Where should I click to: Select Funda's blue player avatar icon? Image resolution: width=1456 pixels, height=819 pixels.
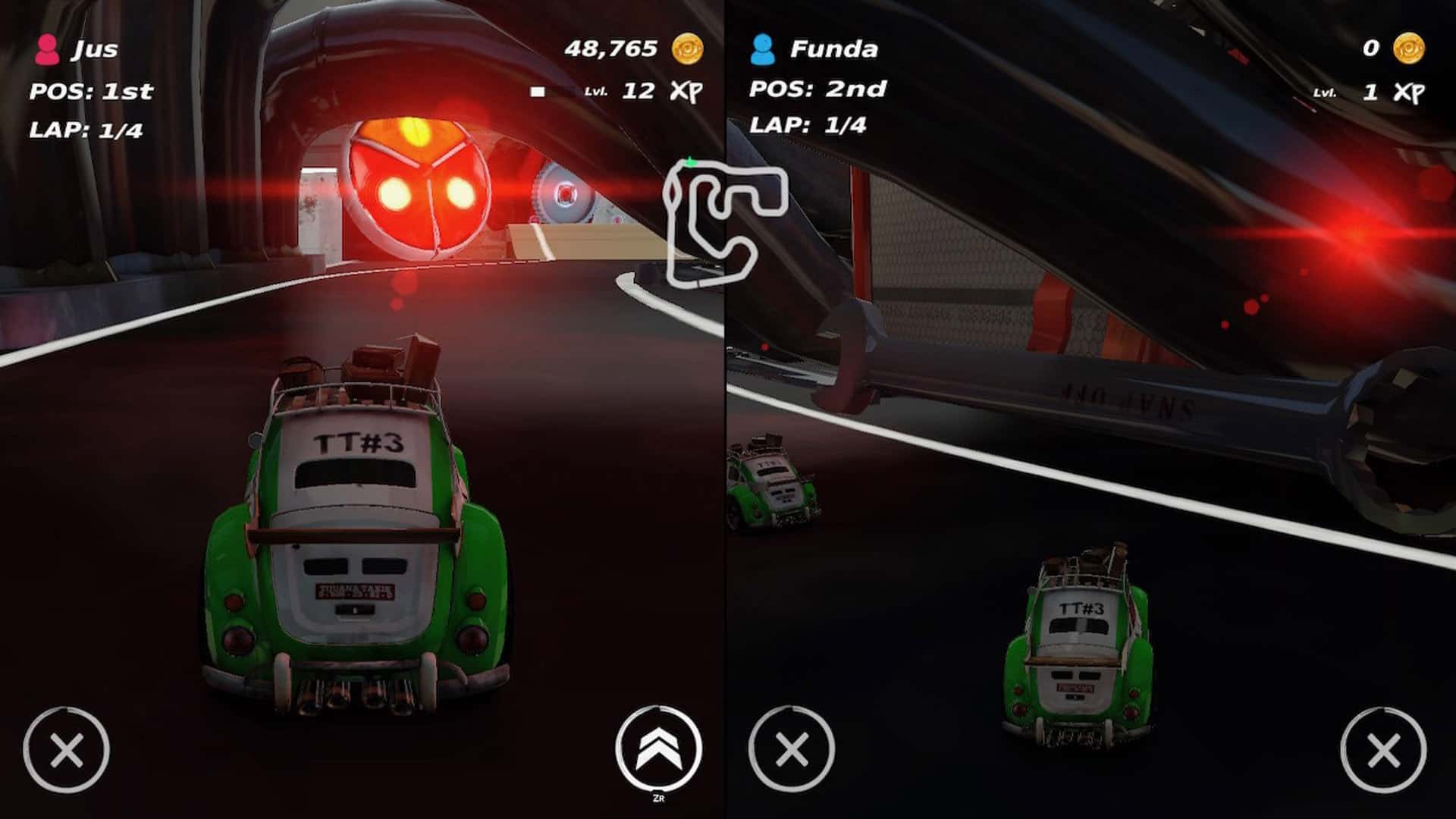764,49
